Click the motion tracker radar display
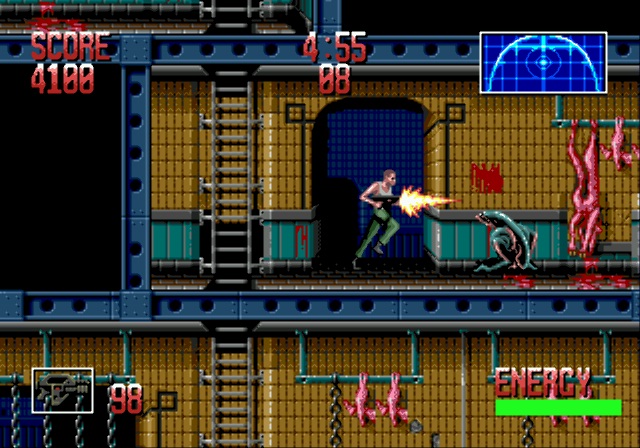The width and height of the screenshot is (640, 448). pyautogui.click(x=543, y=62)
